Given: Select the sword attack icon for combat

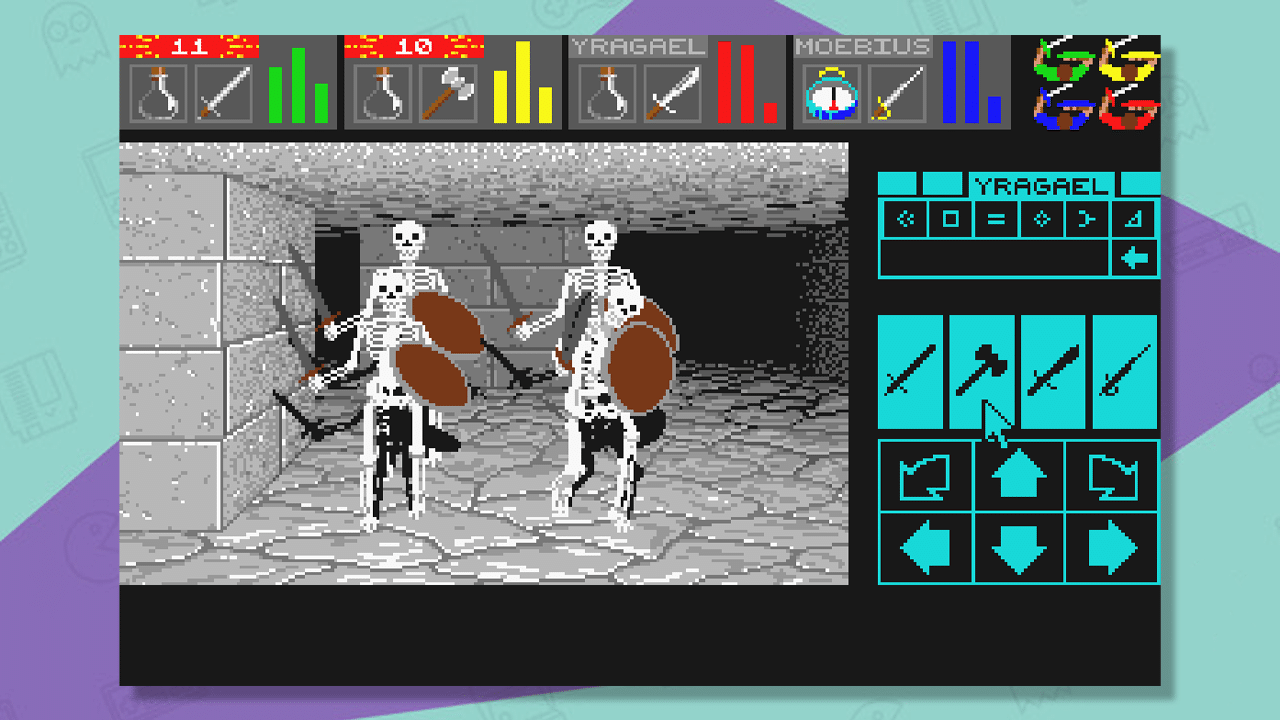Looking at the screenshot, I should point(910,370).
